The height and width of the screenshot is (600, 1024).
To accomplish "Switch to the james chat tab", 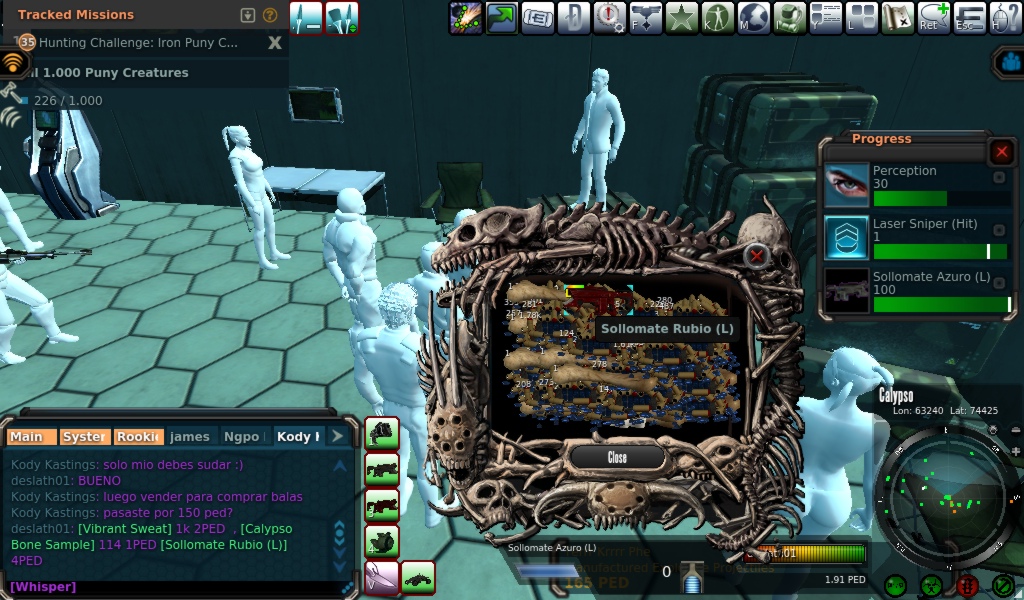I will click(x=190, y=437).
